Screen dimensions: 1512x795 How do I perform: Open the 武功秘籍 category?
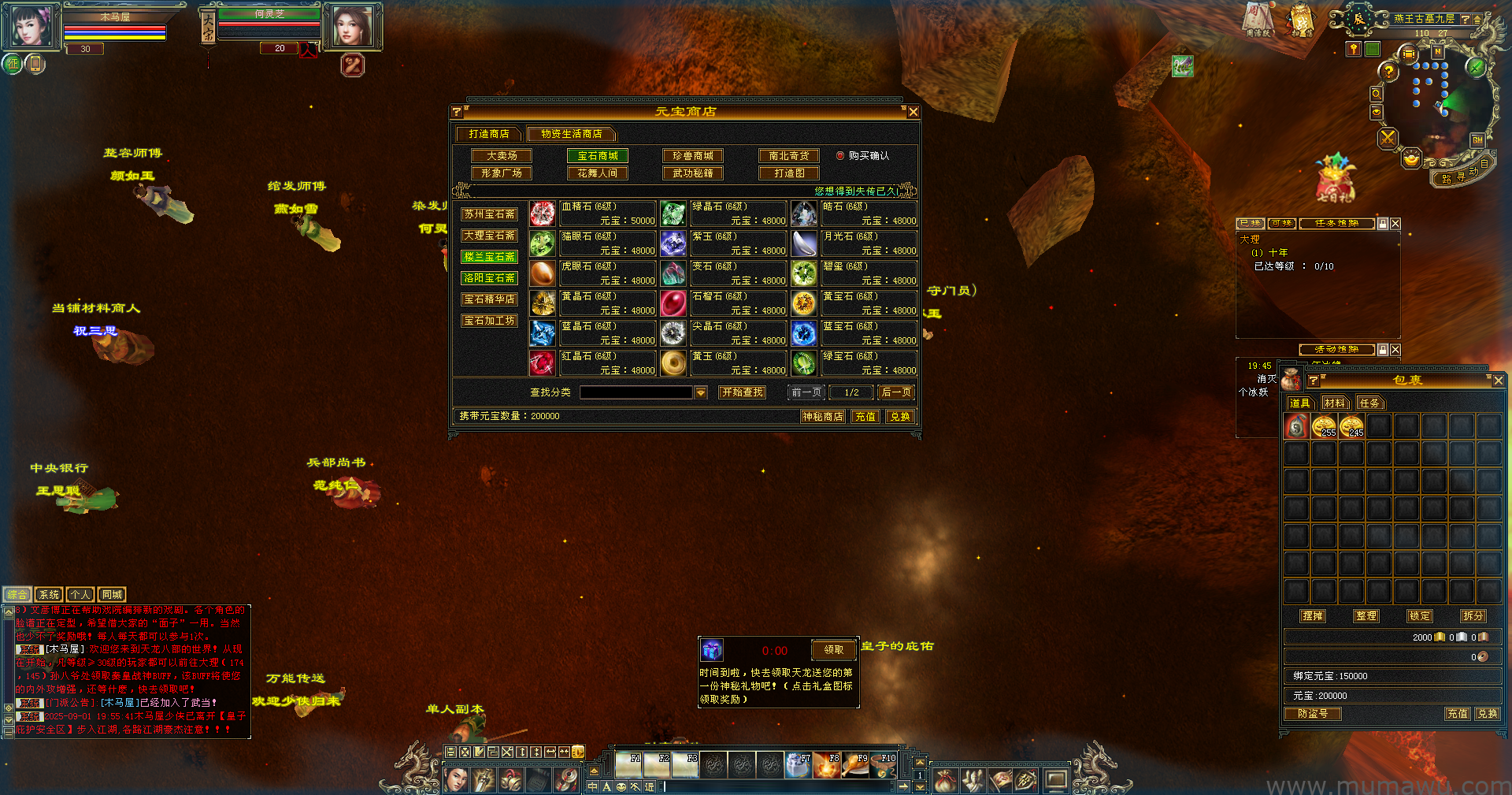[x=693, y=173]
